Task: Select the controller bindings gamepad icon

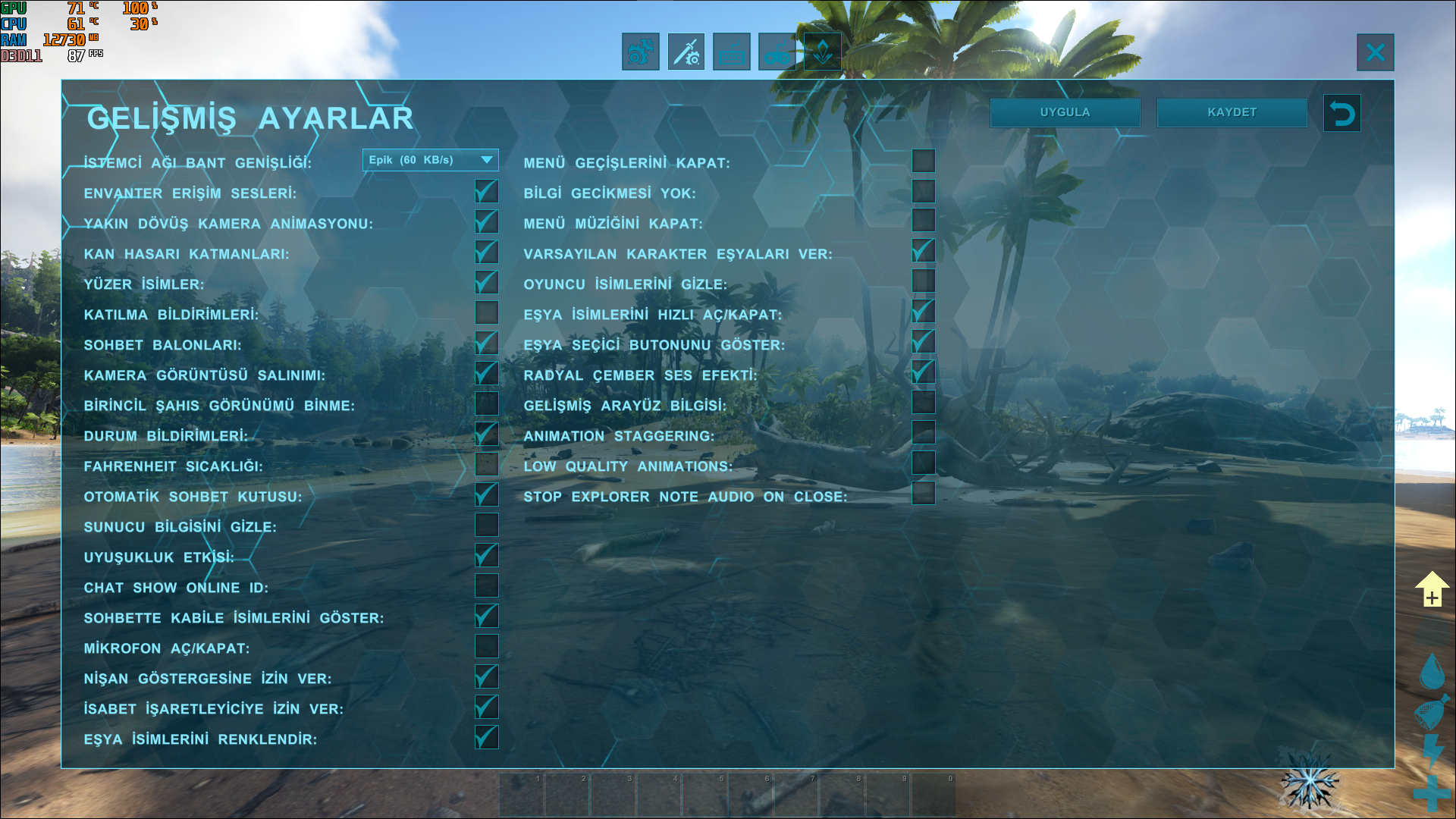Action: tap(777, 52)
